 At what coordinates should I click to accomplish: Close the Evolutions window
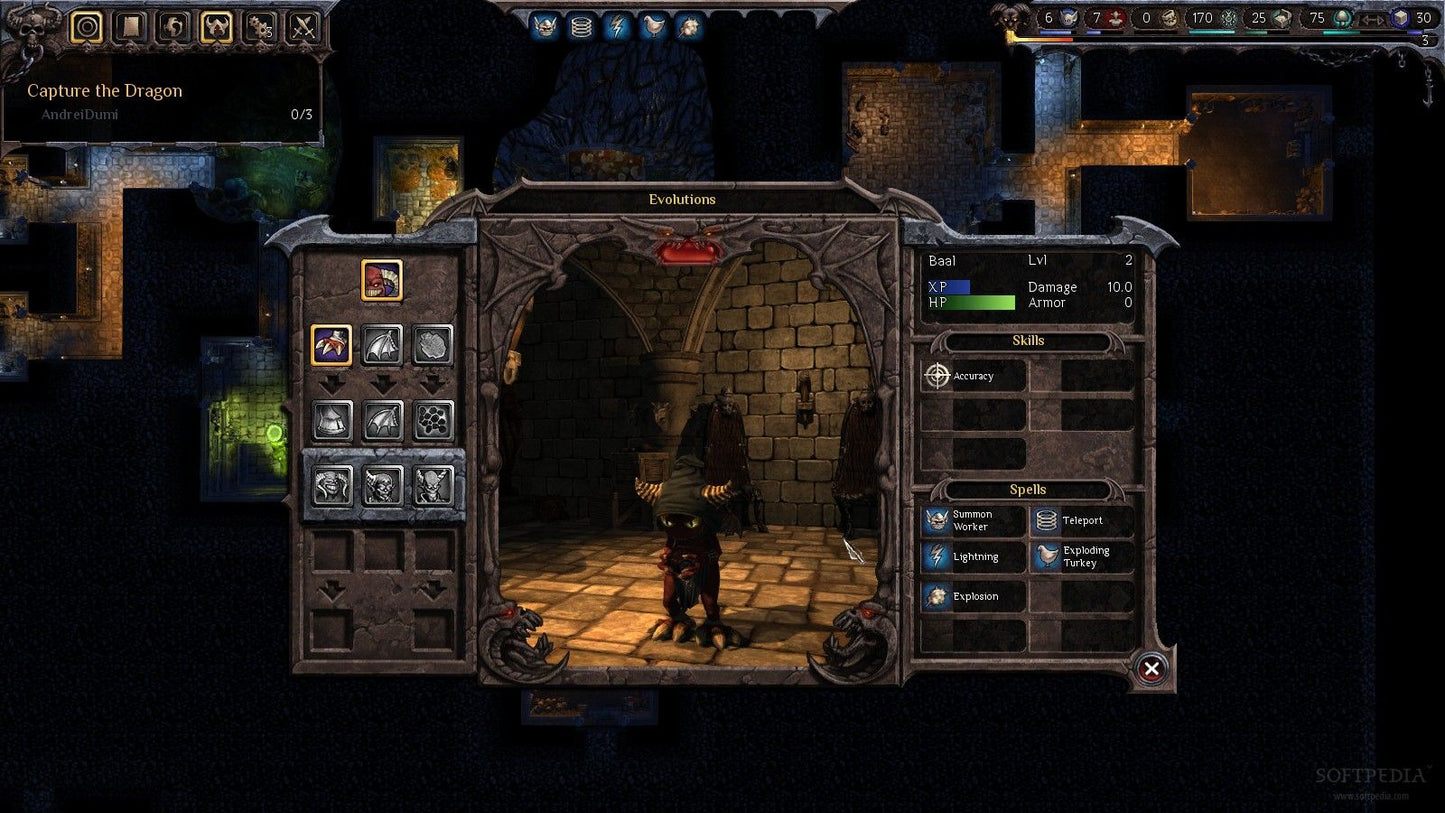1151,669
